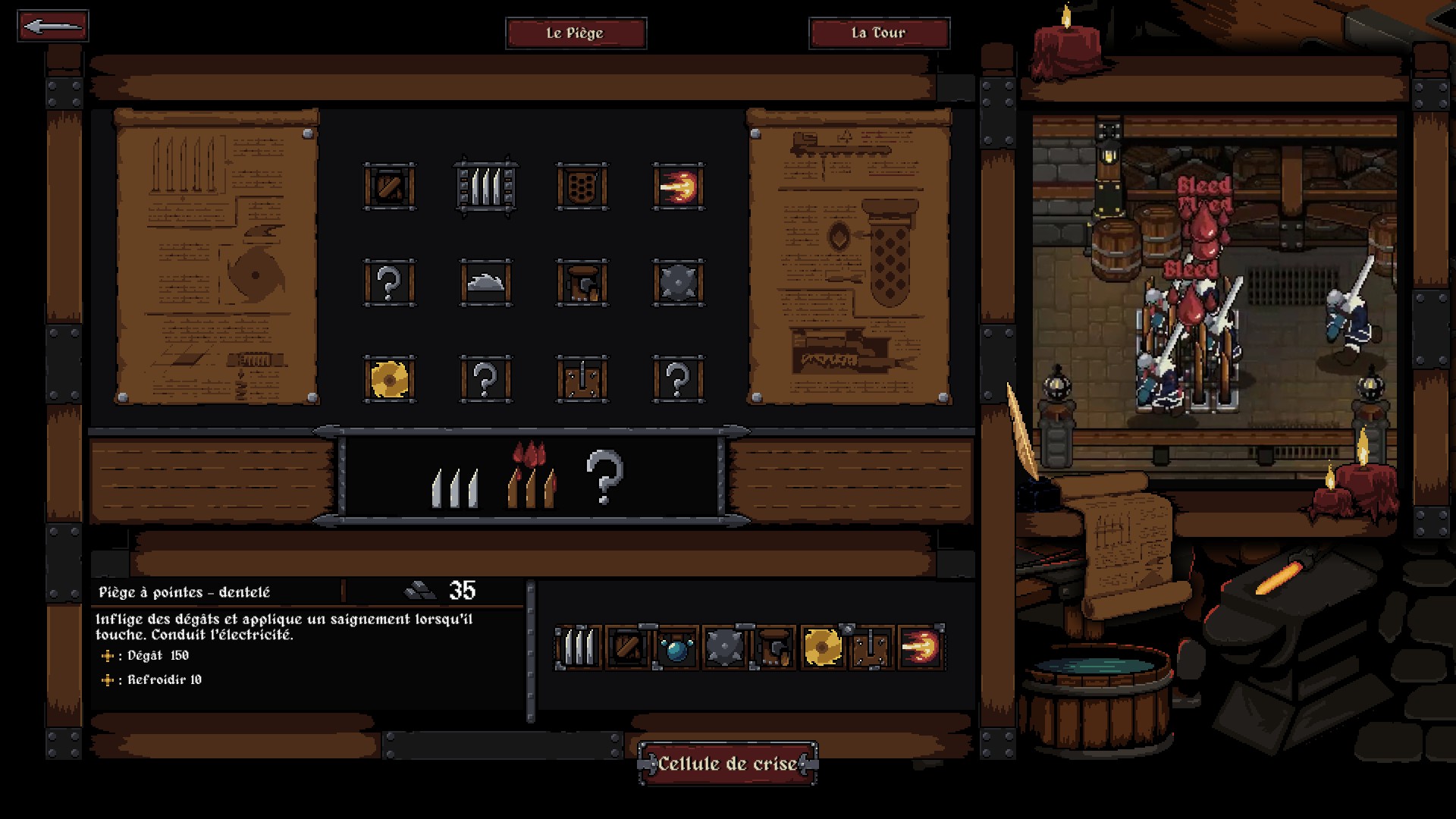The image size is (1456, 819).
Task: Choose the highlighted spike trap in the grid
Action: [485, 187]
